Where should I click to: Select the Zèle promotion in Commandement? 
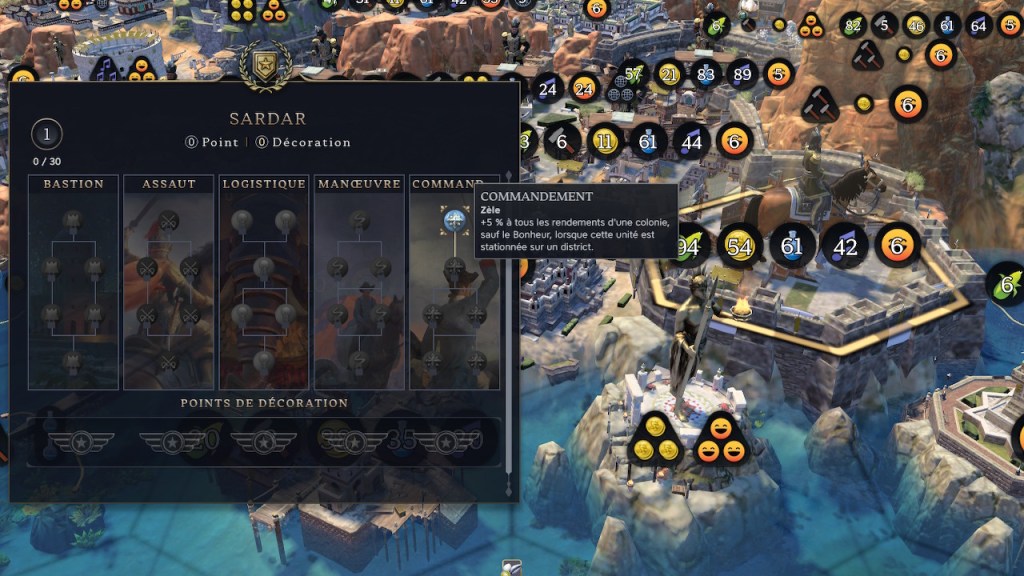tap(455, 221)
